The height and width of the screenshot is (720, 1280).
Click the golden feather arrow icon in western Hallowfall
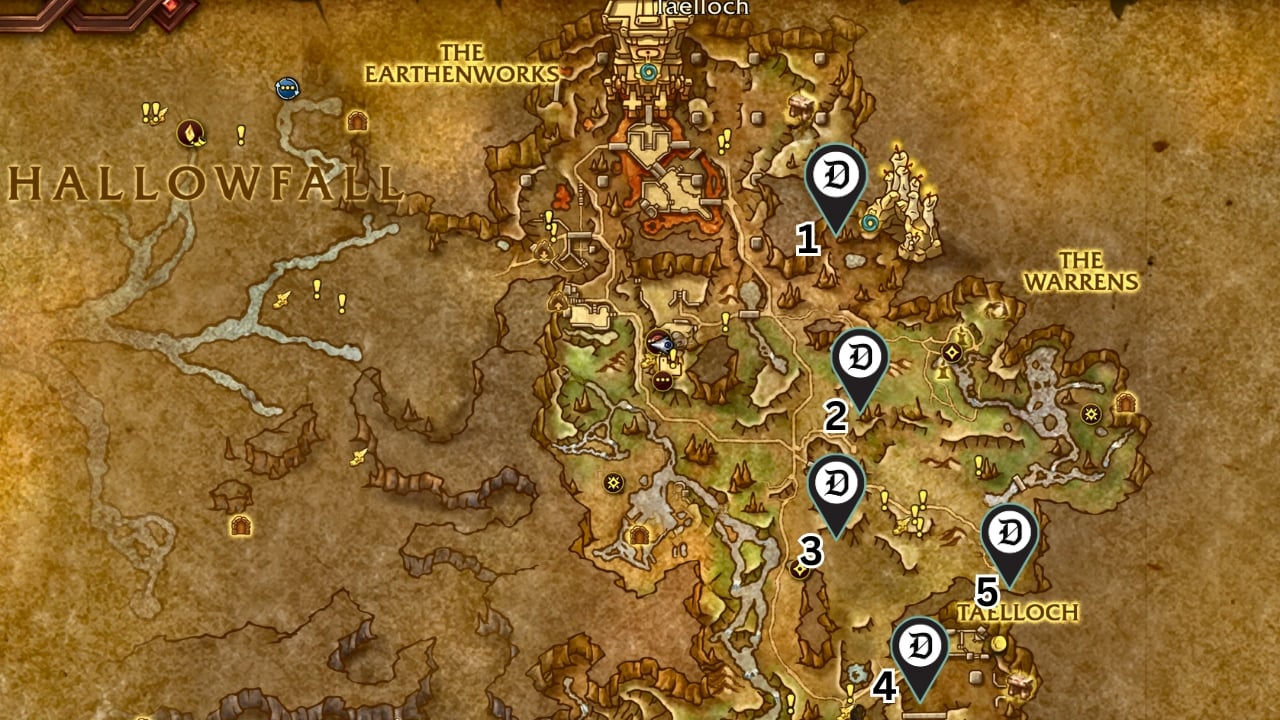tap(284, 300)
